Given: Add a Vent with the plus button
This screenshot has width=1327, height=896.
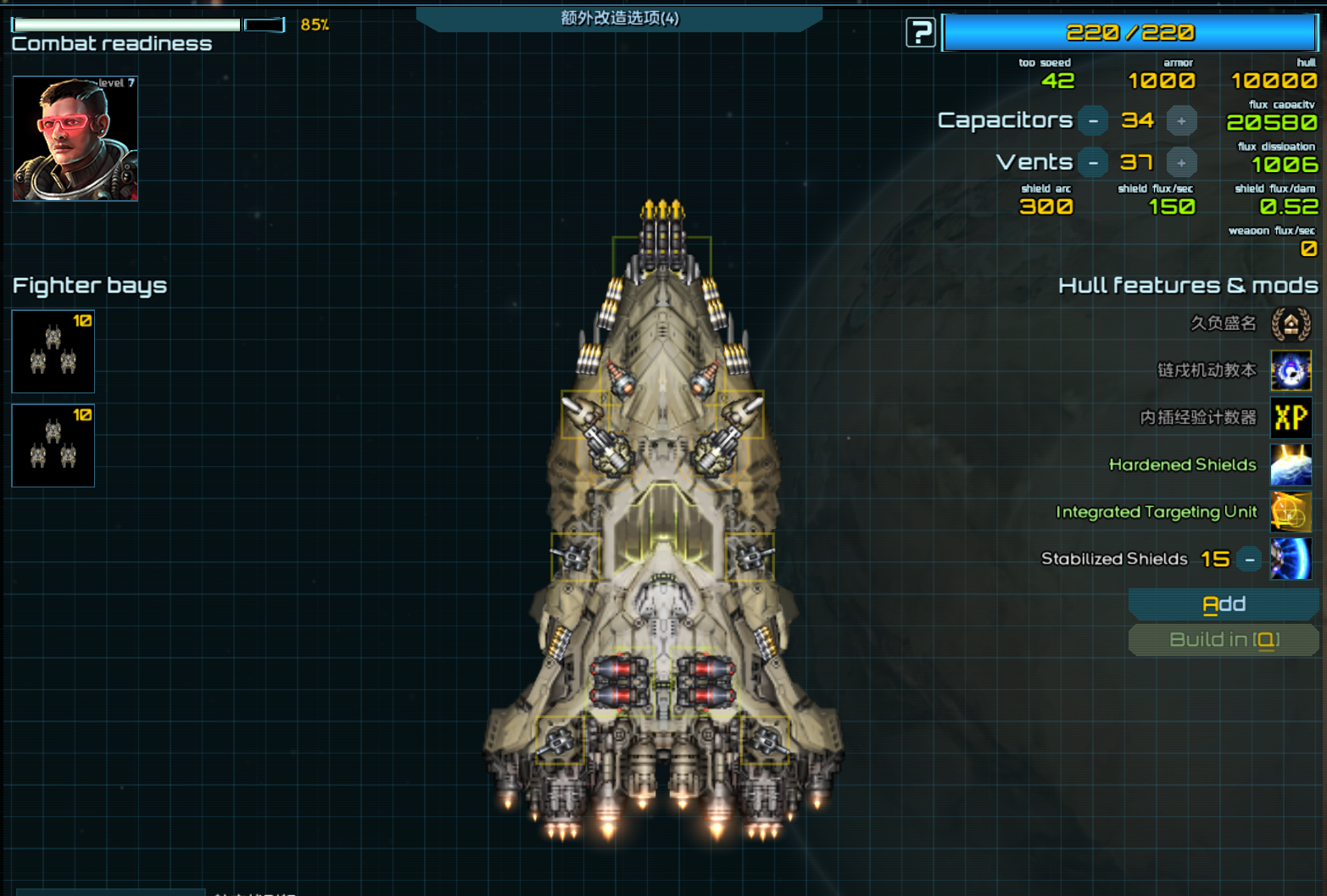Looking at the screenshot, I should 1181,162.
